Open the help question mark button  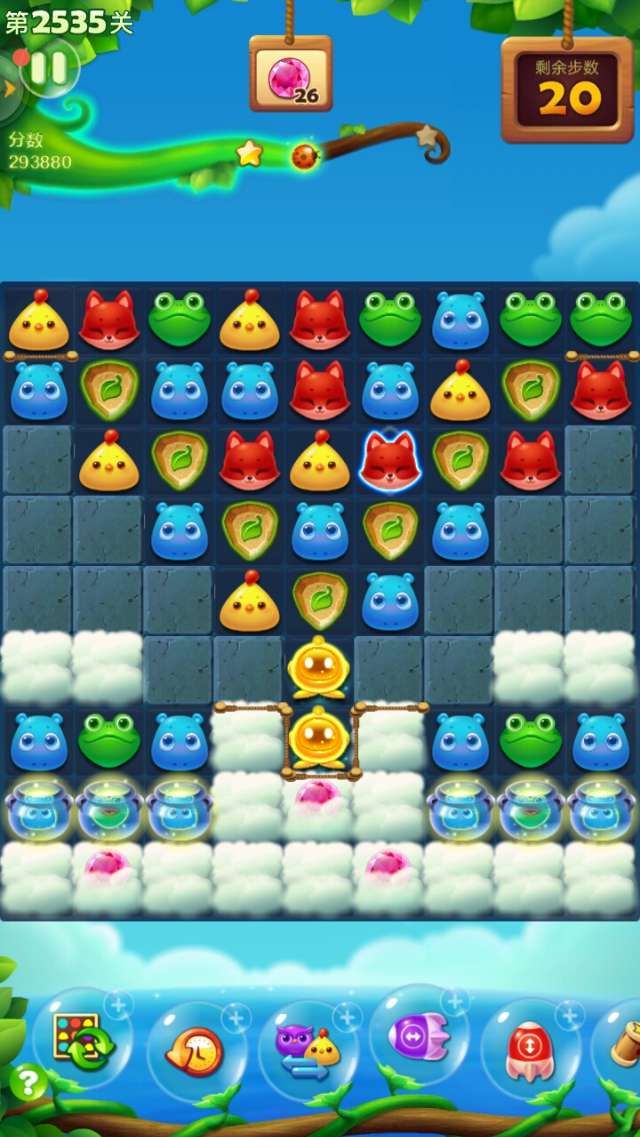pos(27,1082)
